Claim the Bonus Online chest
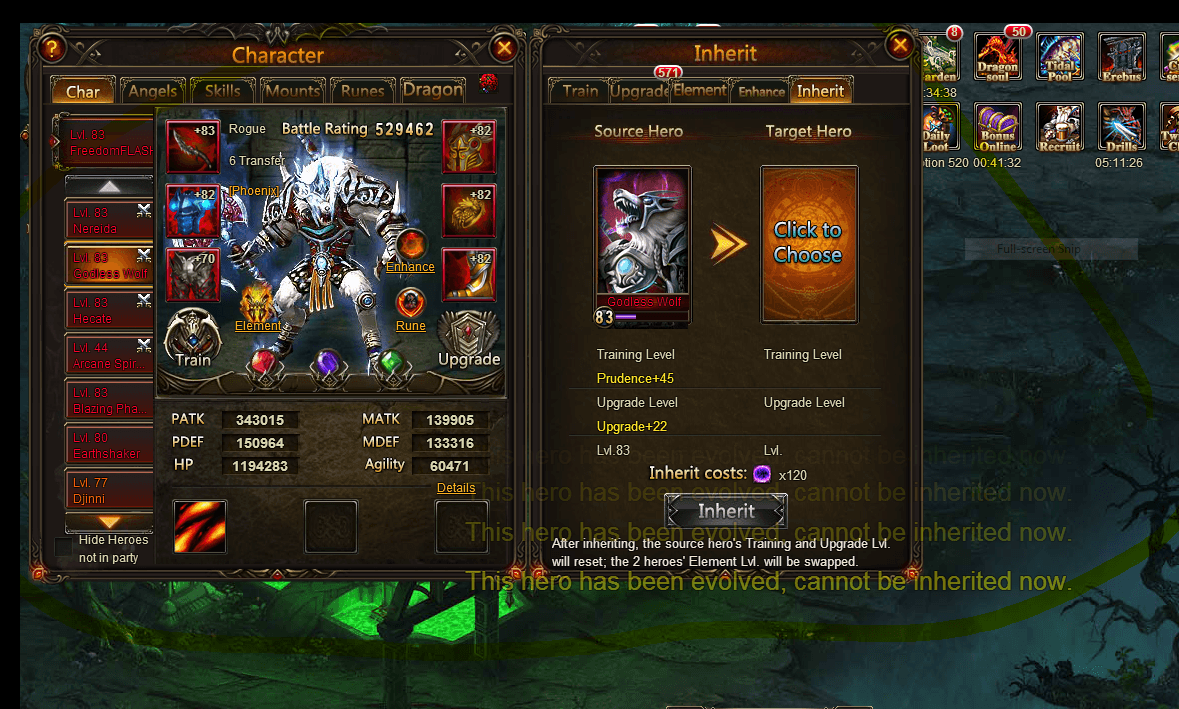The image size is (1179, 709). 997,127
